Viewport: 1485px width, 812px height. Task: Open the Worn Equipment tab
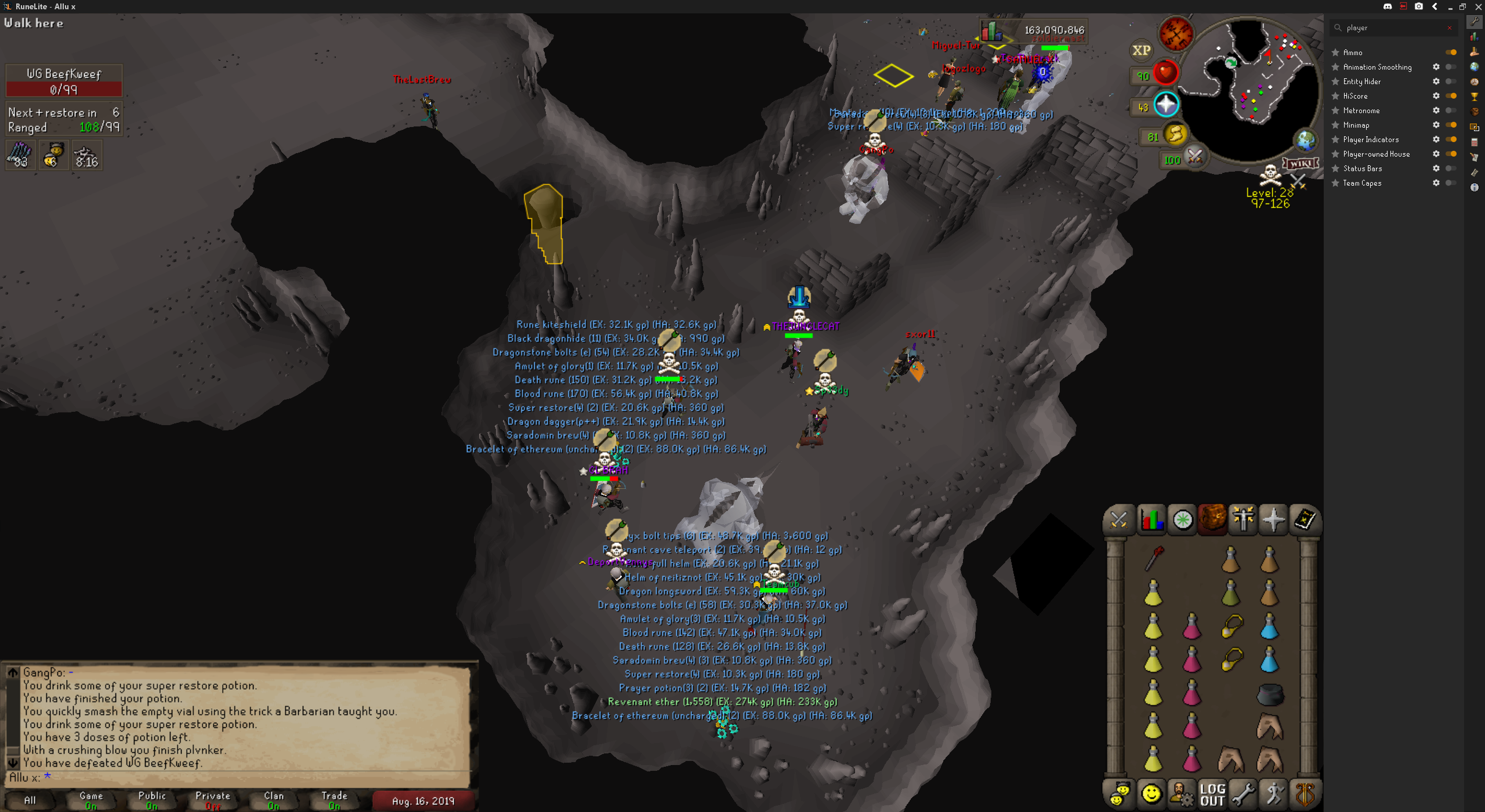[1243, 519]
